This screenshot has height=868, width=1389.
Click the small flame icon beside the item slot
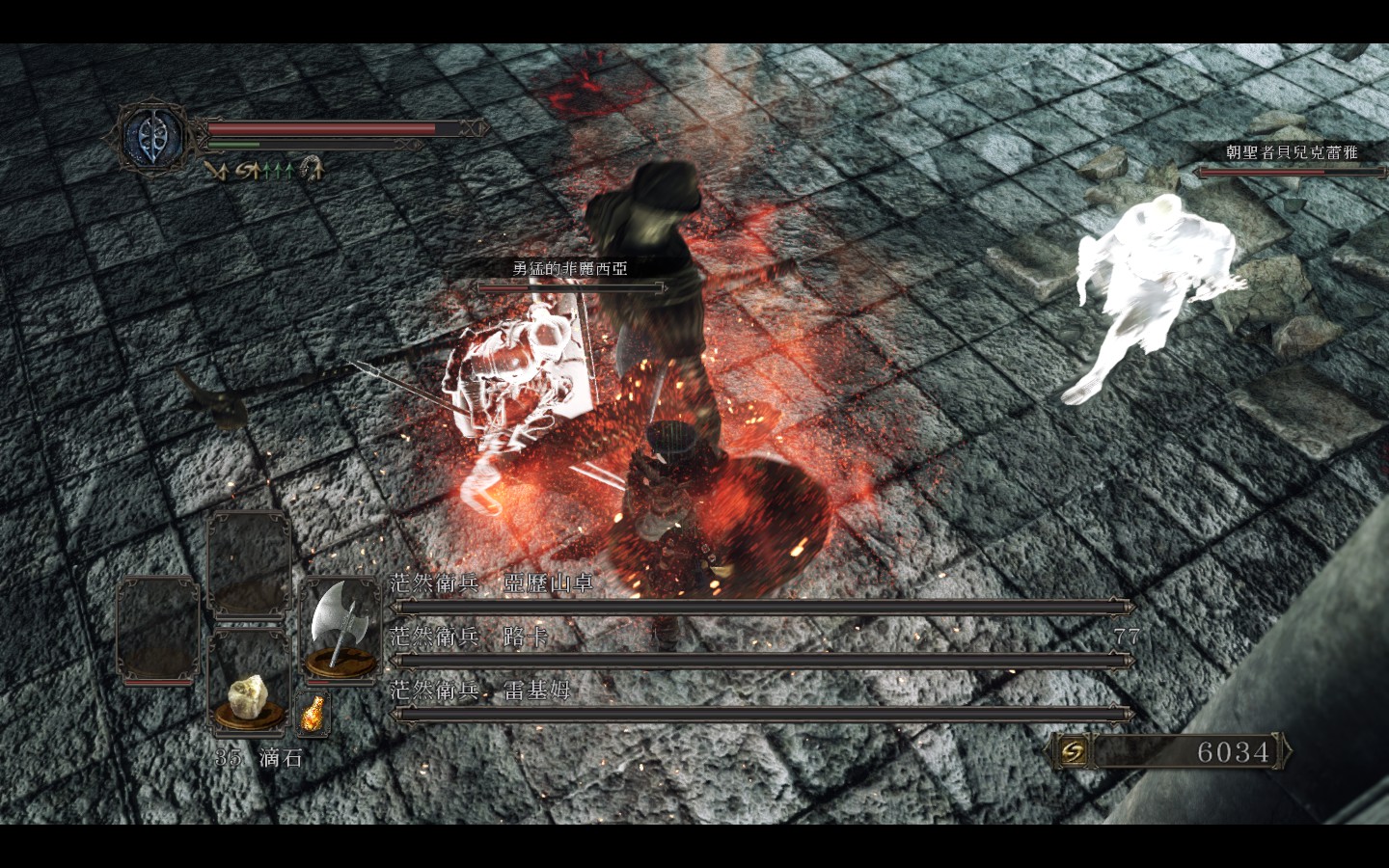(311, 715)
